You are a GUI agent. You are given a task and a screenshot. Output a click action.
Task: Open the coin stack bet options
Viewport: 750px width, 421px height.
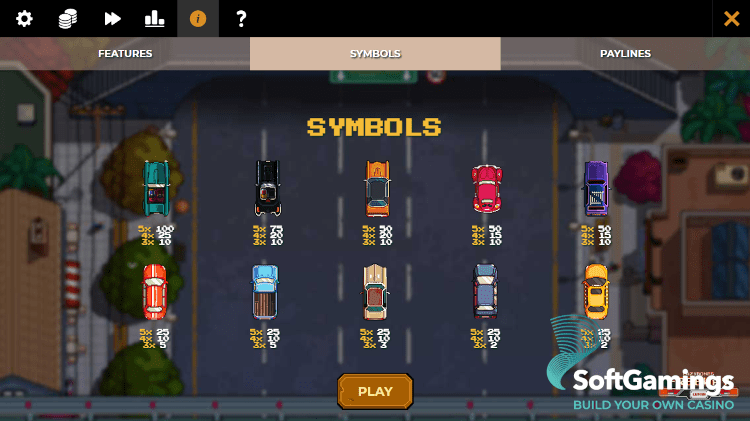(x=68, y=19)
